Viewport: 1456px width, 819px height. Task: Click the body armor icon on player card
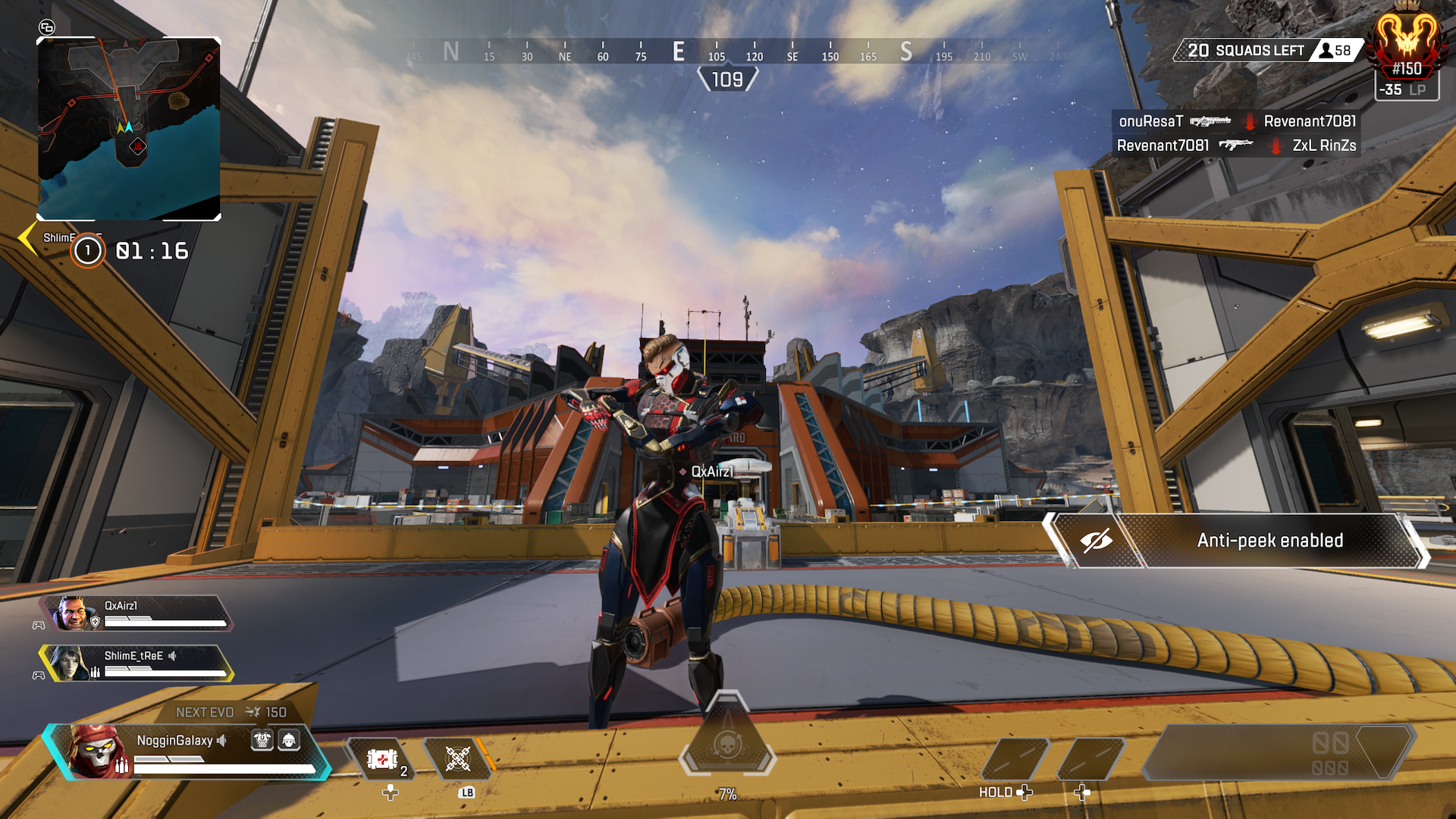(262, 740)
